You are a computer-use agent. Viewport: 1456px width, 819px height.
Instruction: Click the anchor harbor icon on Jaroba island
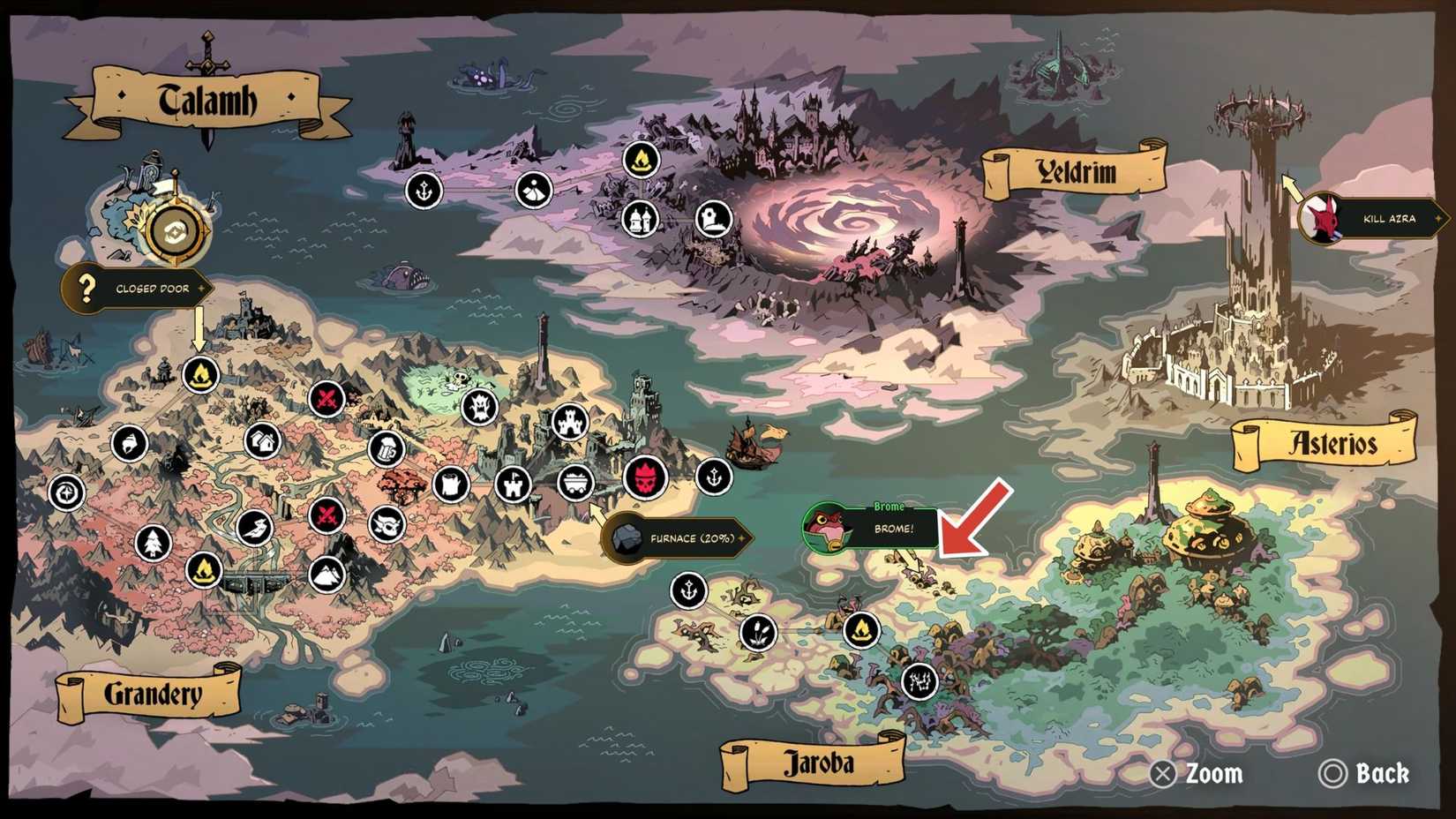coord(687,590)
